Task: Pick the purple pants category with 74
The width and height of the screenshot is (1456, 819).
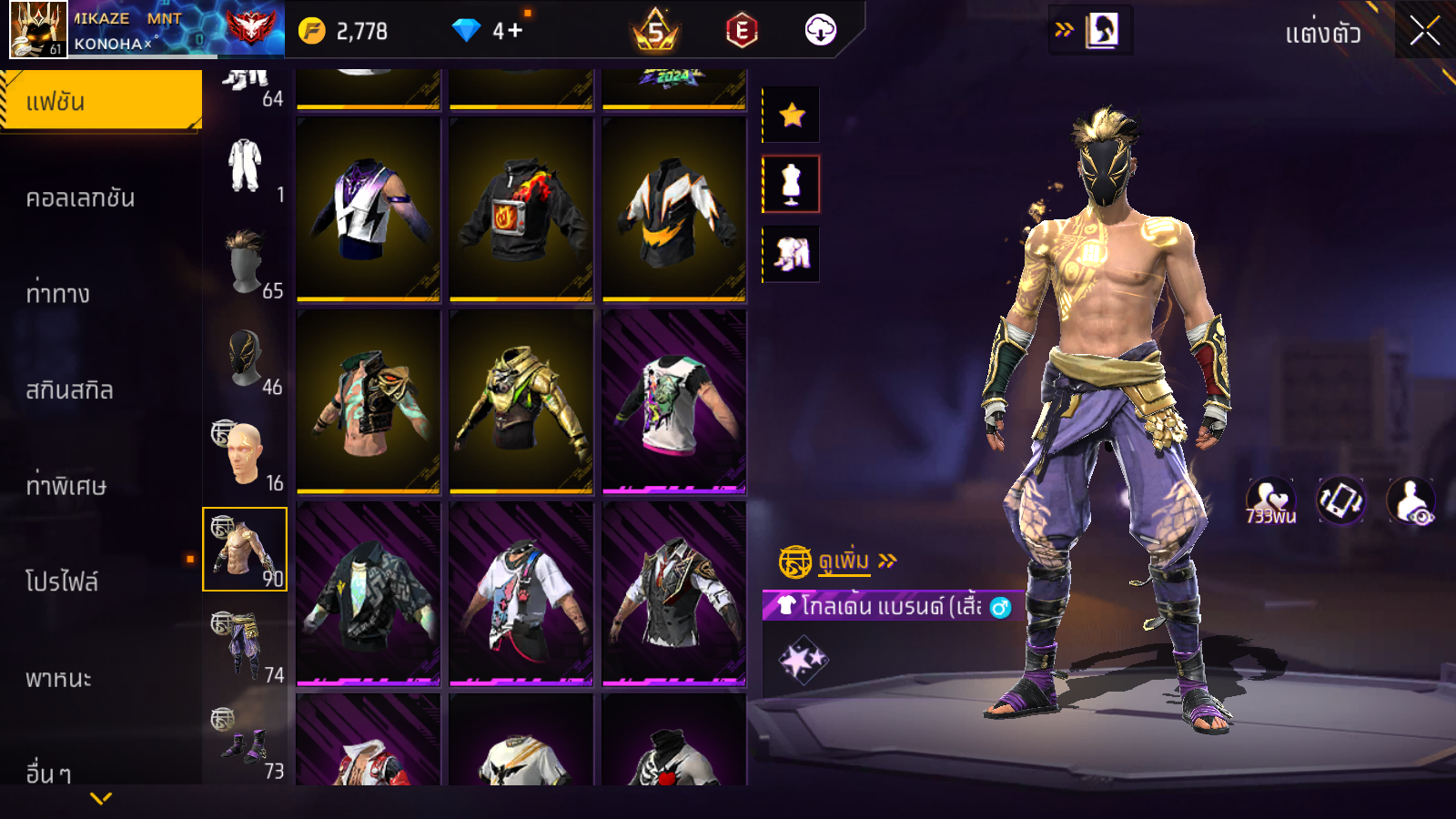Action: pyautogui.click(x=245, y=646)
